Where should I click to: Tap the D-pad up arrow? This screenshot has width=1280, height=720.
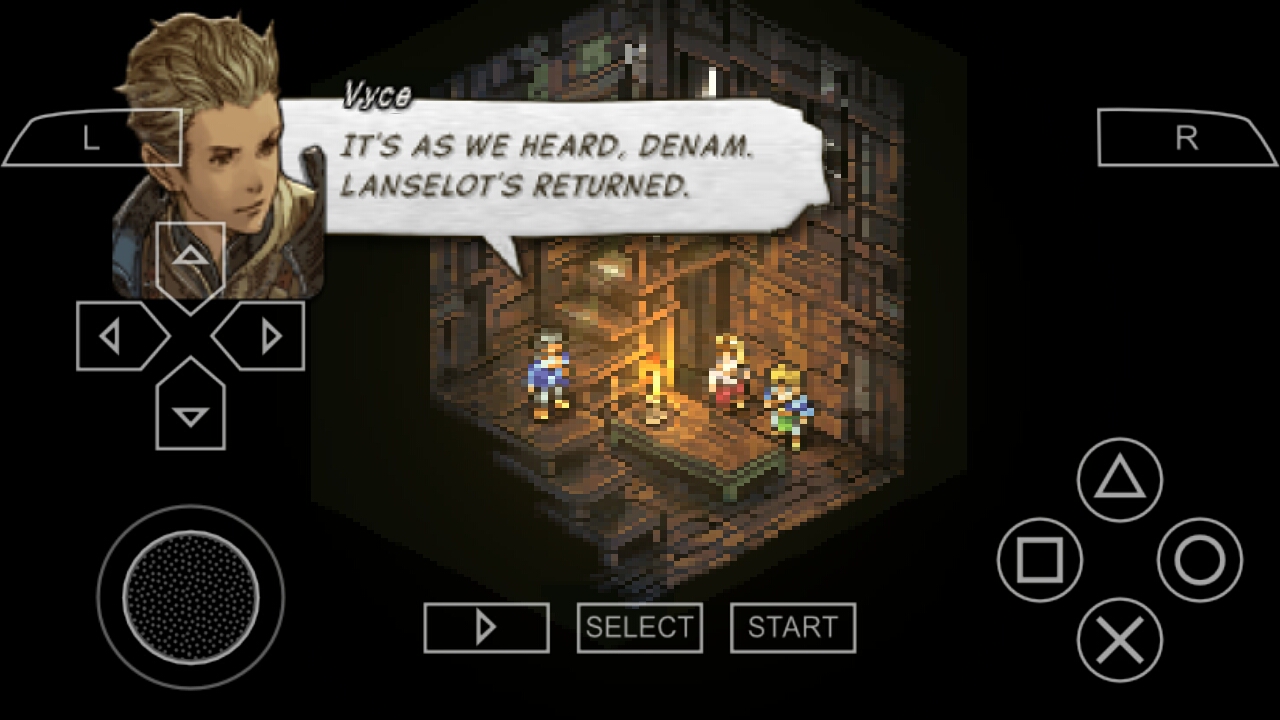coord(190,258)
